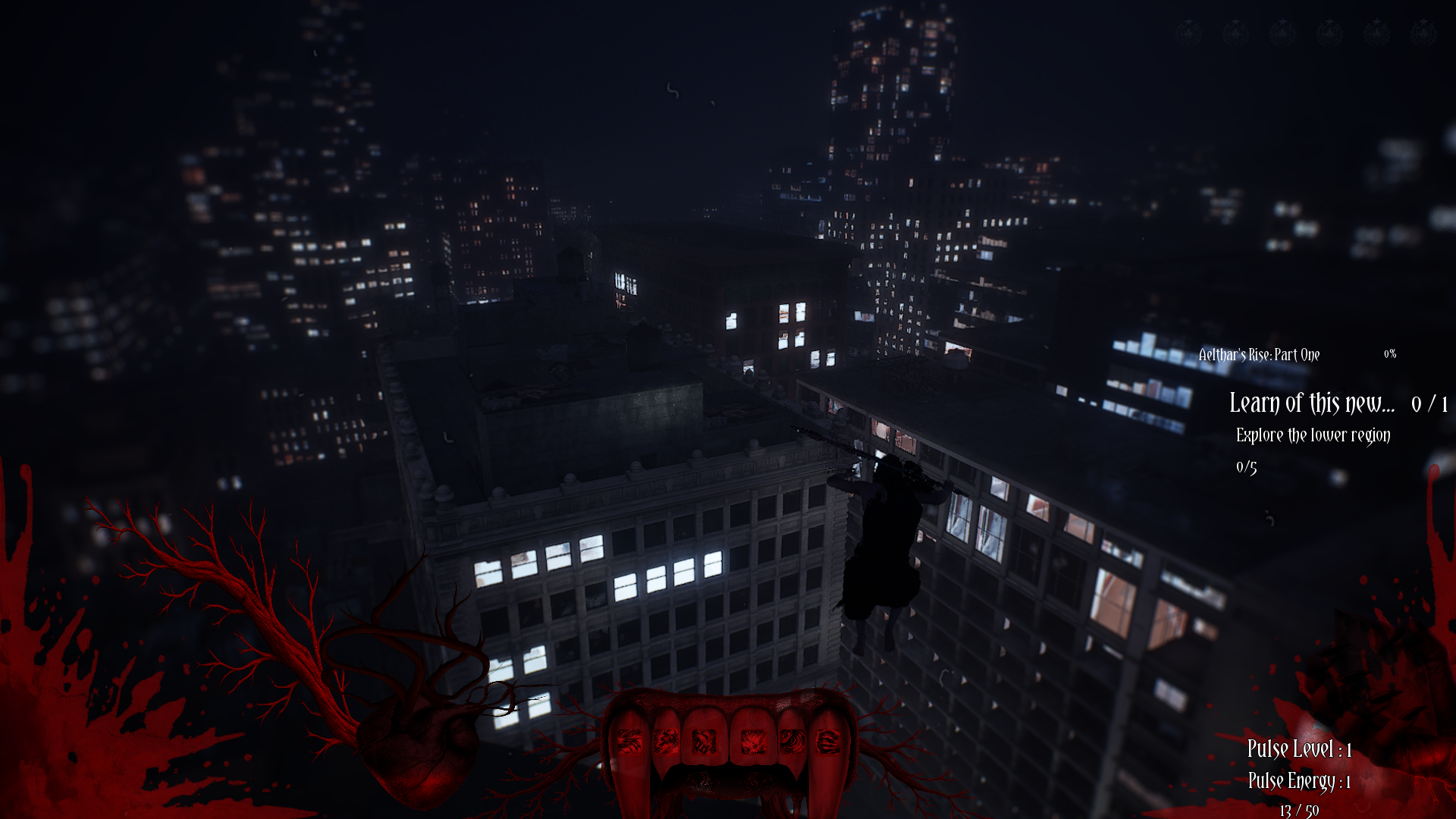This screenshot has height=819, width=1456.
Task: Select the grabbing fist ability on the third tooth
Action: (x=704, y=742)
